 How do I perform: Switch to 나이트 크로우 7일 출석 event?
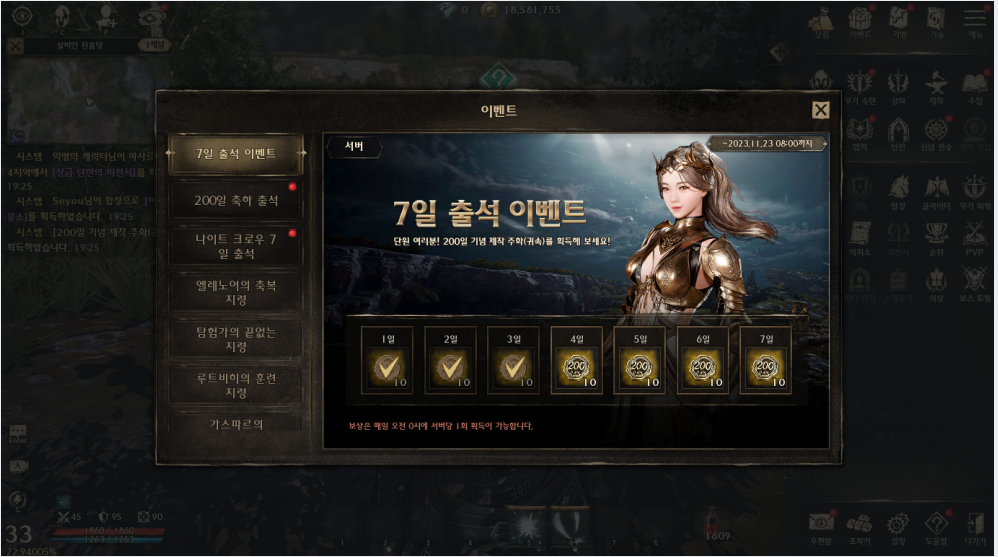(235, 246)
